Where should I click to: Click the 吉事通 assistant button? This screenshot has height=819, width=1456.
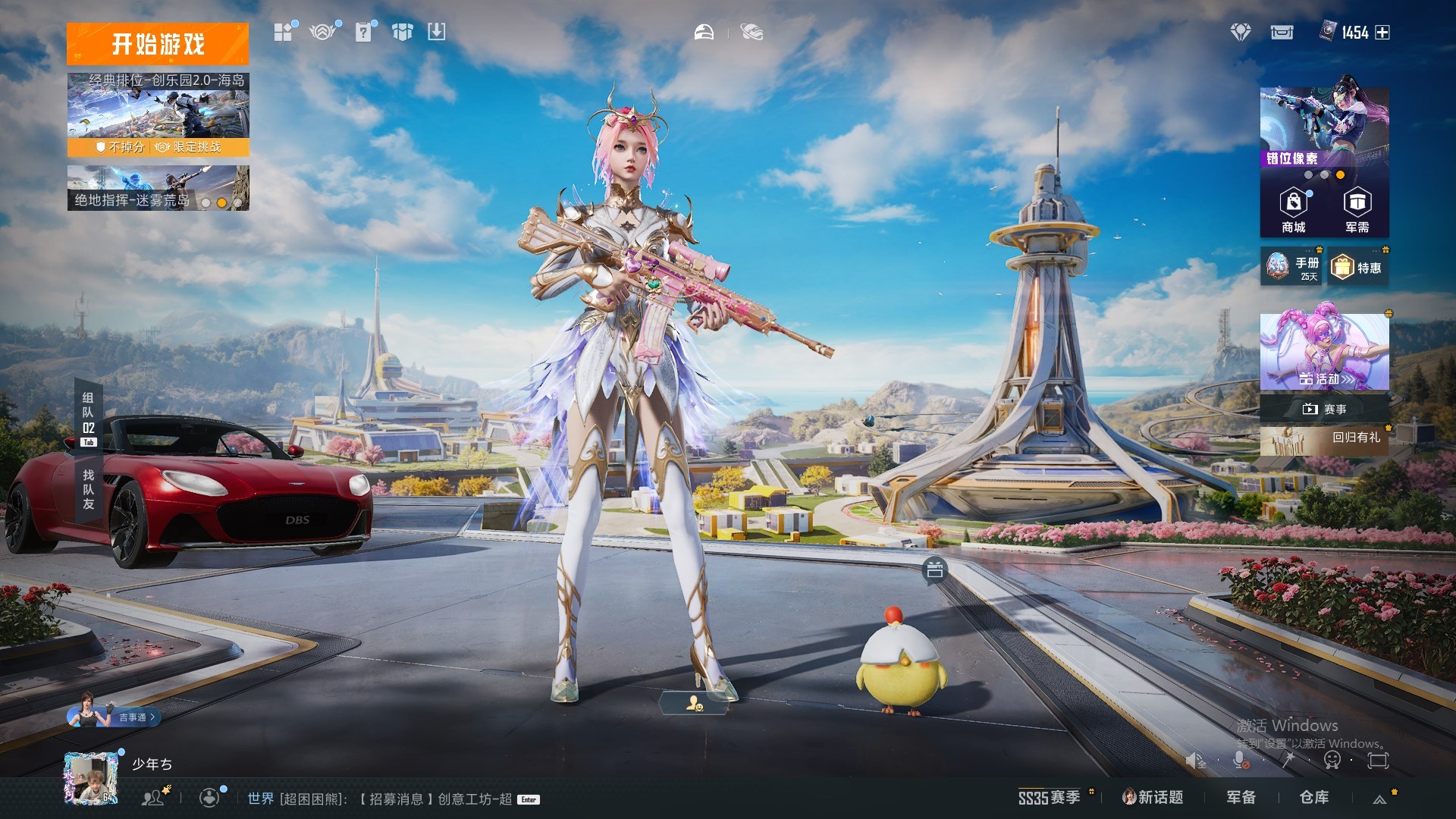(x=114, y=716)
